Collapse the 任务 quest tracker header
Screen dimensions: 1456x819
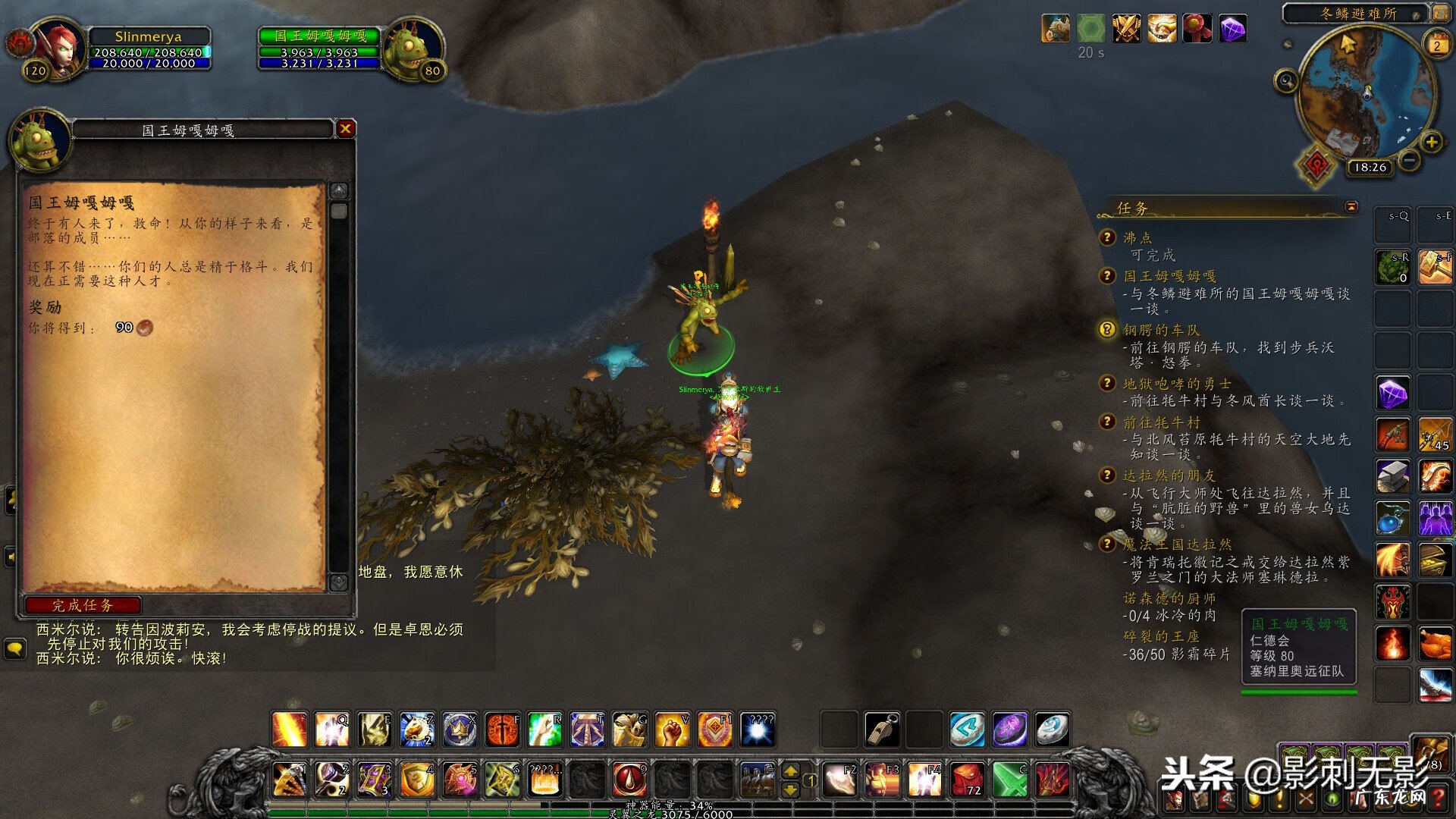1351,207
